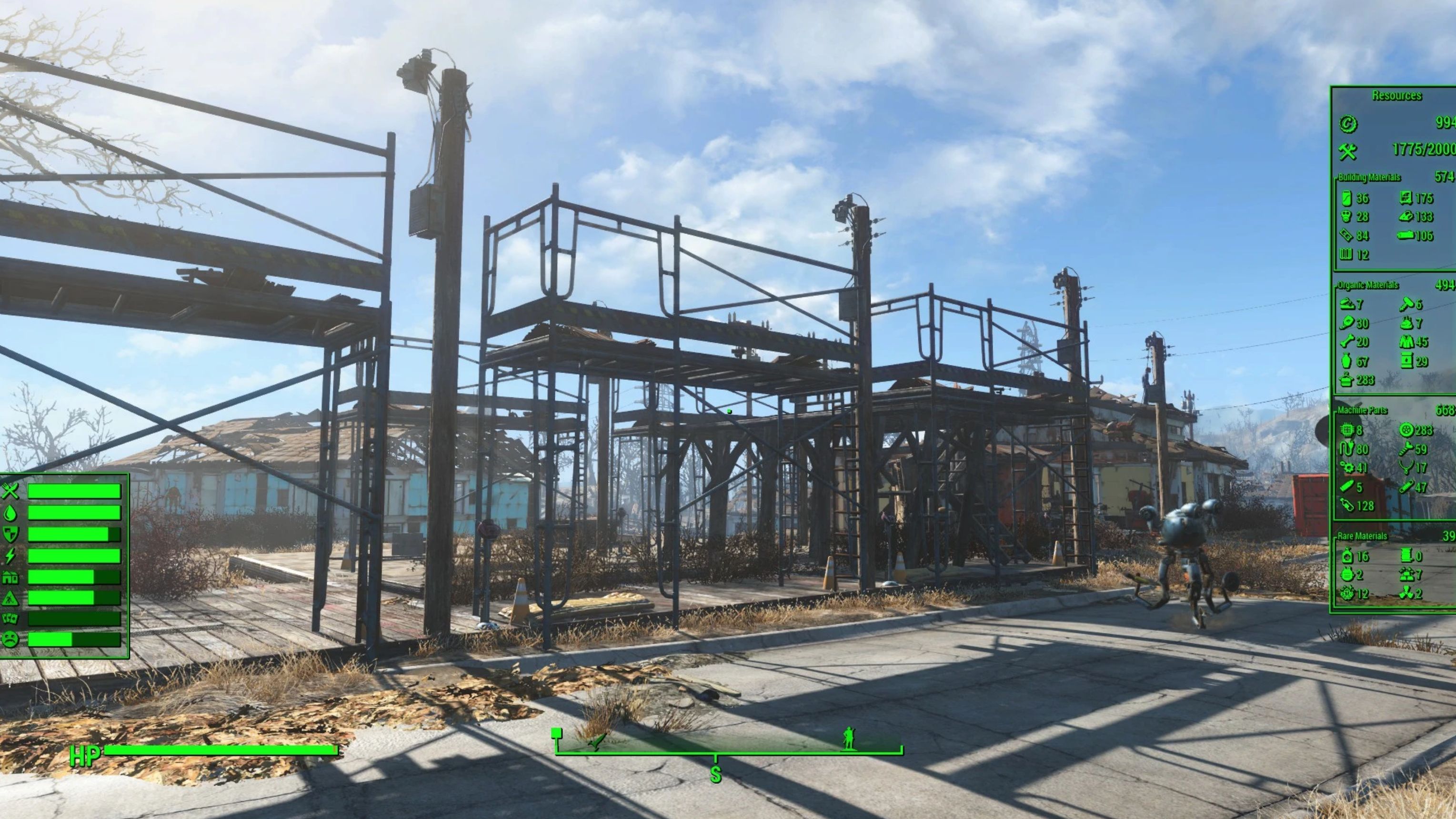Select the bone resource icon
Image resolution: width=1456 pixels, height=819 pixels.
click(x=1347, y=342)
